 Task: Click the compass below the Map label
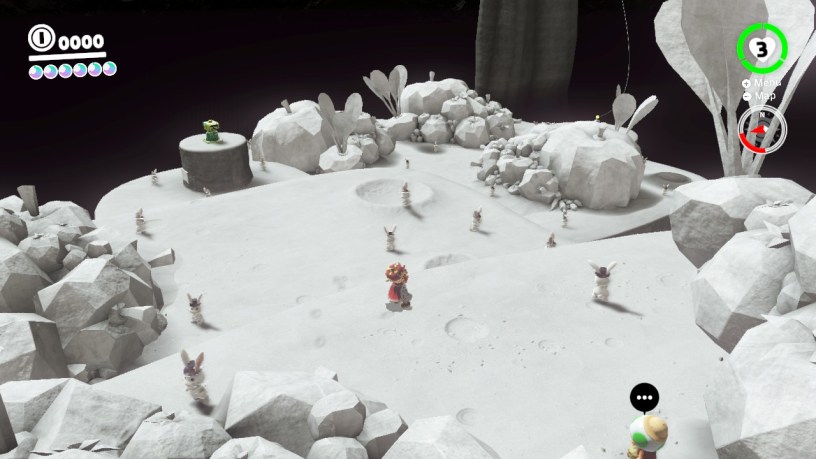762,128
